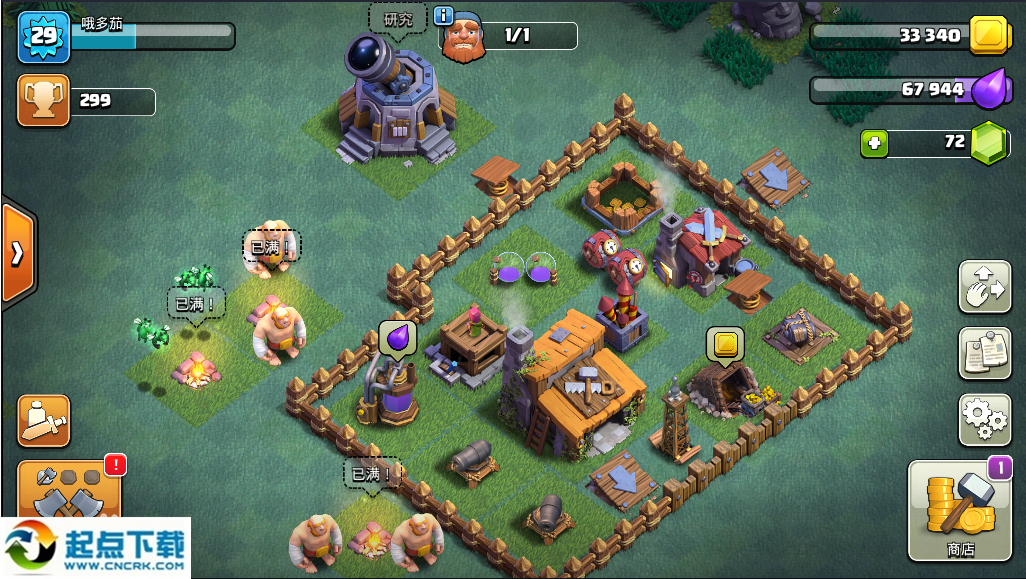Collect gold from the gold coin bubble
The width and height of the screenshot is (1026, 579).
point(725,344)
